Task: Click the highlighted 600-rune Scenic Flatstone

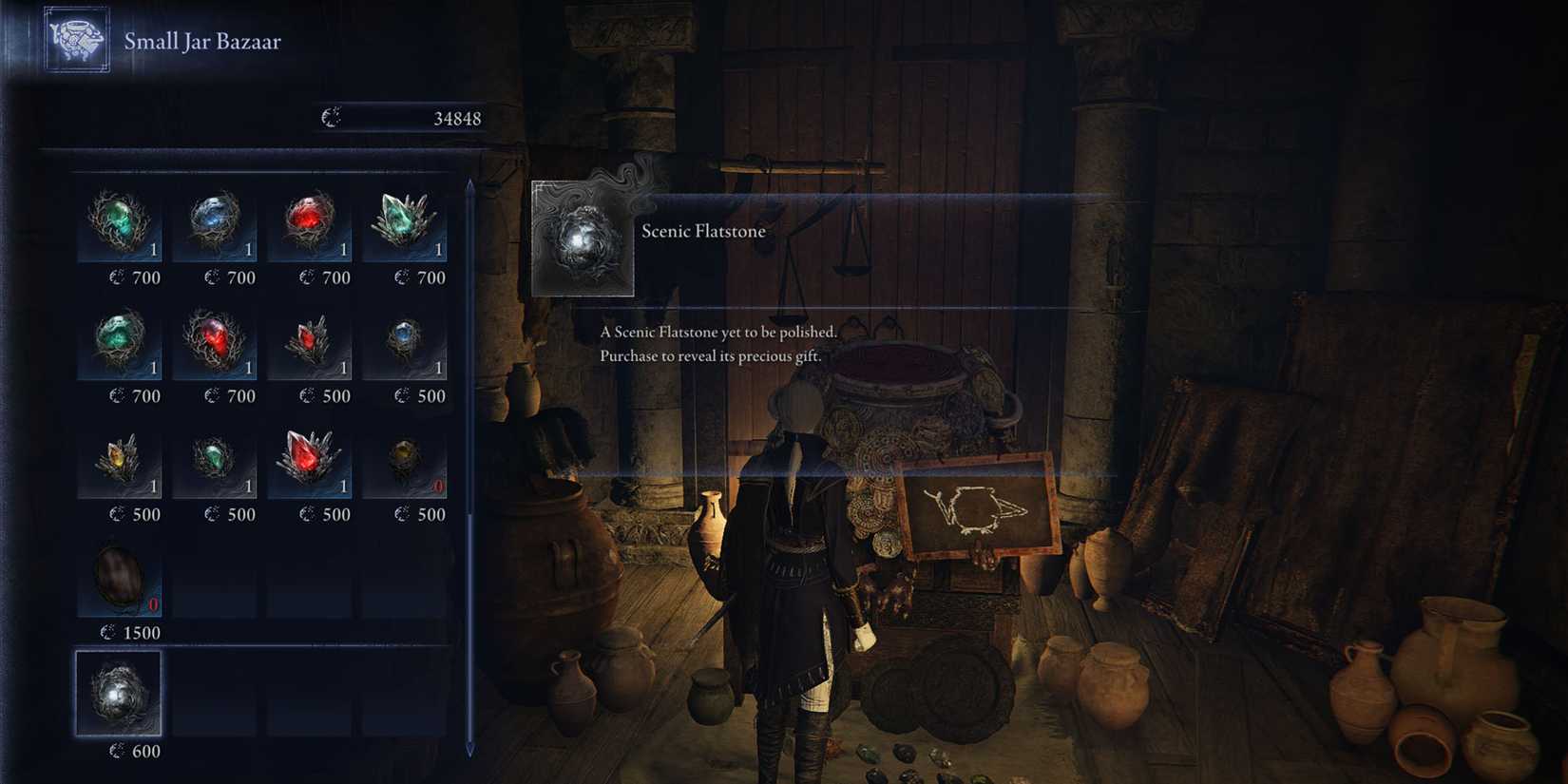Action: click(118, 694)
